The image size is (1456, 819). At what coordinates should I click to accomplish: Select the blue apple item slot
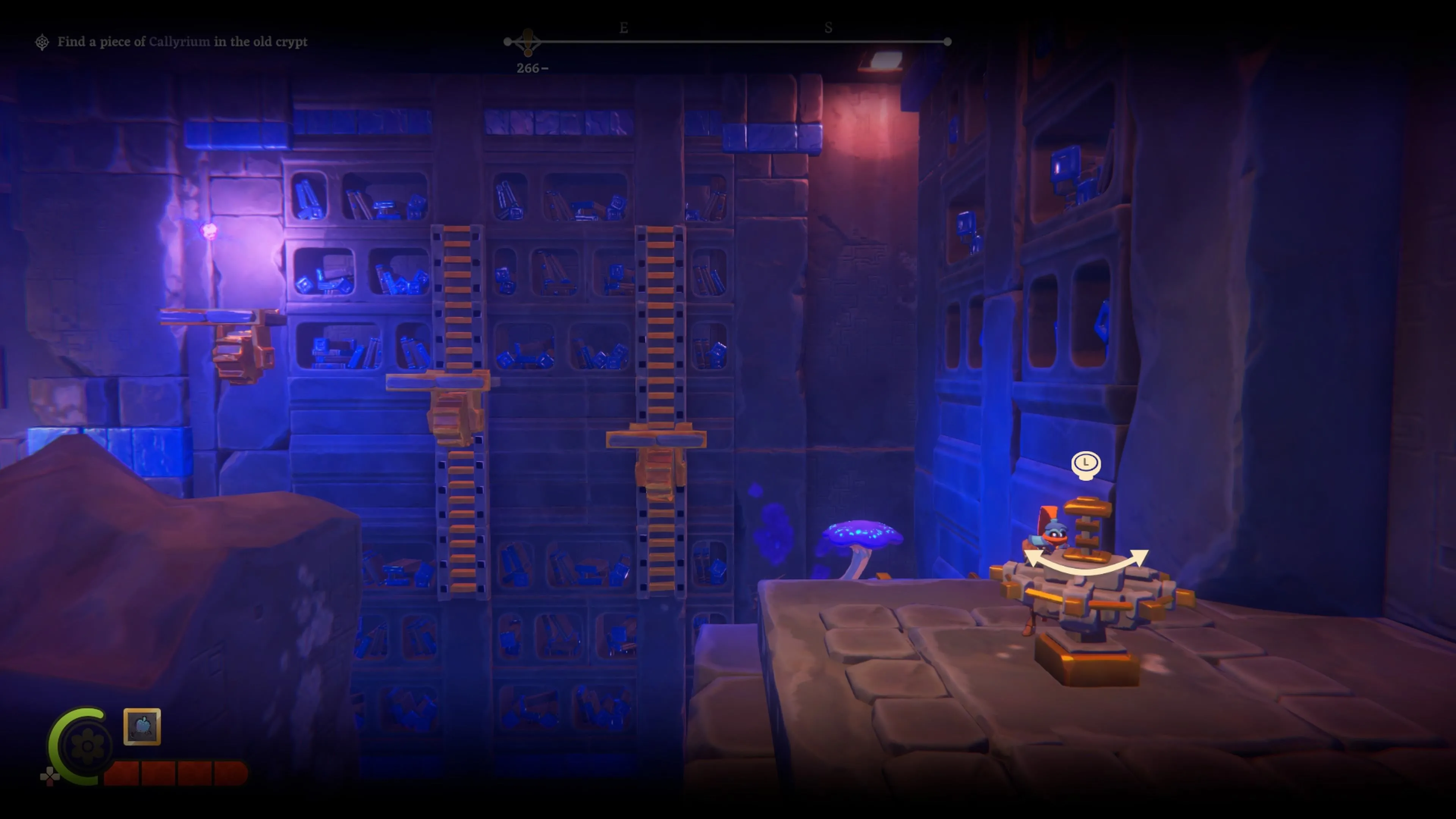pos(142,726)
